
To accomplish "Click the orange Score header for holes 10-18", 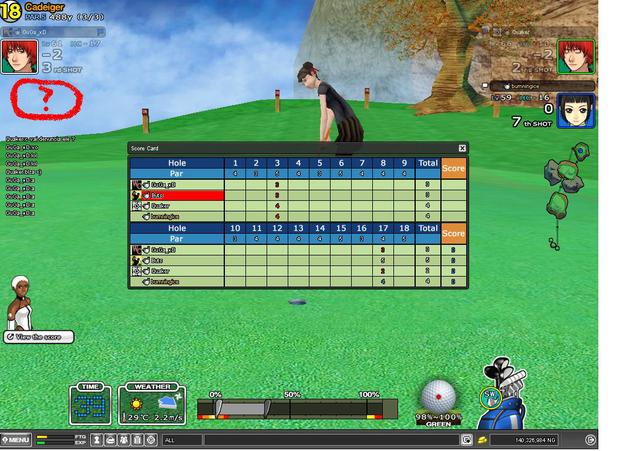I will pyautogui.click(x=454, y=233).
